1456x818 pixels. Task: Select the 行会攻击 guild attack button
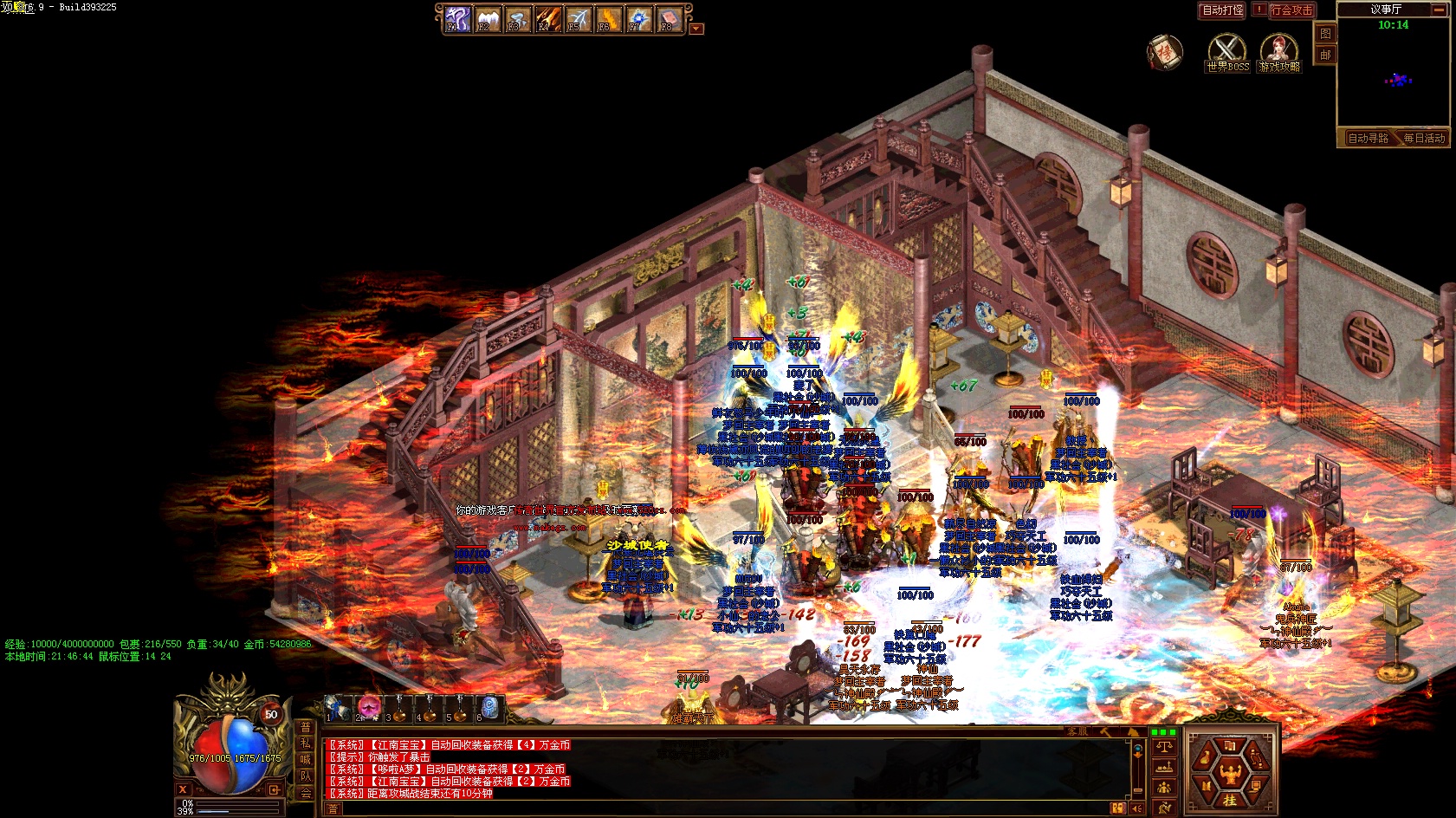(1291, 10)
